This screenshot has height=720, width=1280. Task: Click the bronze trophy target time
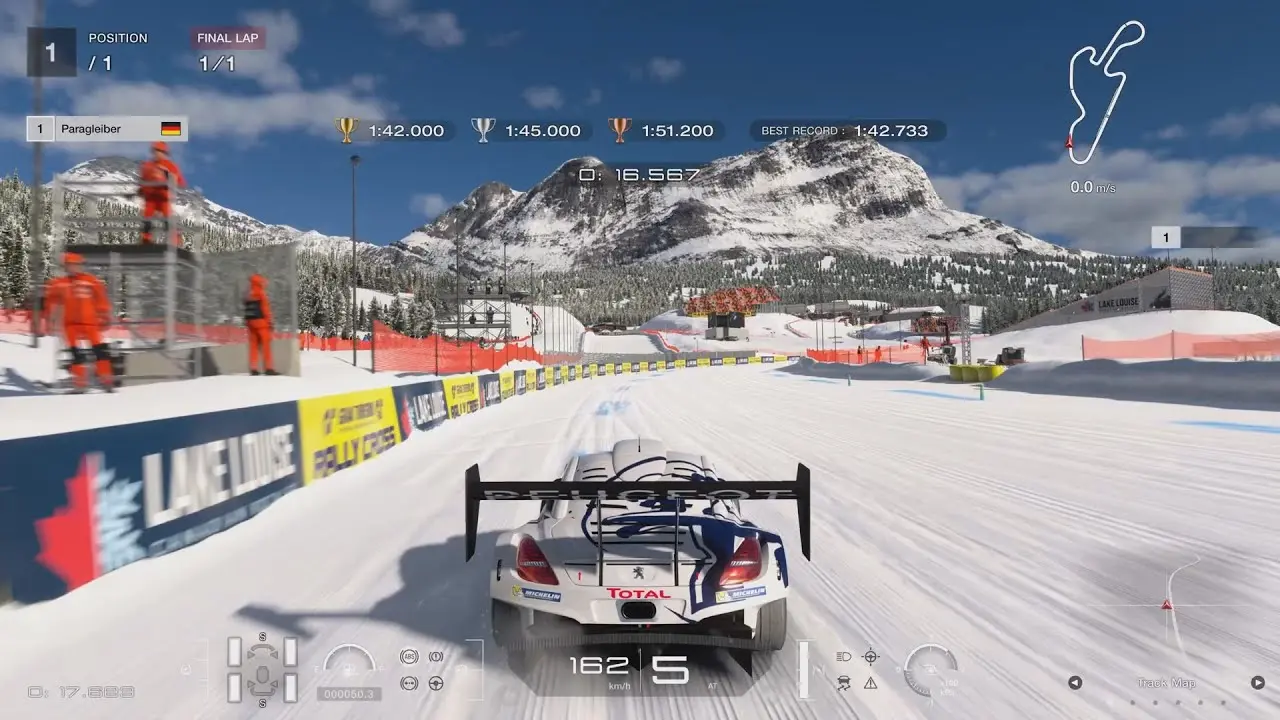tap(663, 130)
